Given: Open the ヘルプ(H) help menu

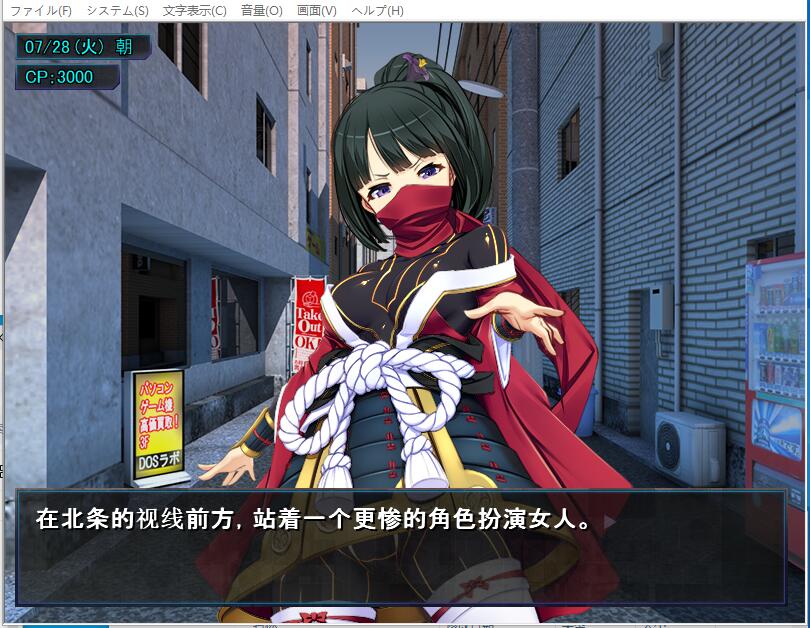Looking at the screenshot, I should click(378, 11).
